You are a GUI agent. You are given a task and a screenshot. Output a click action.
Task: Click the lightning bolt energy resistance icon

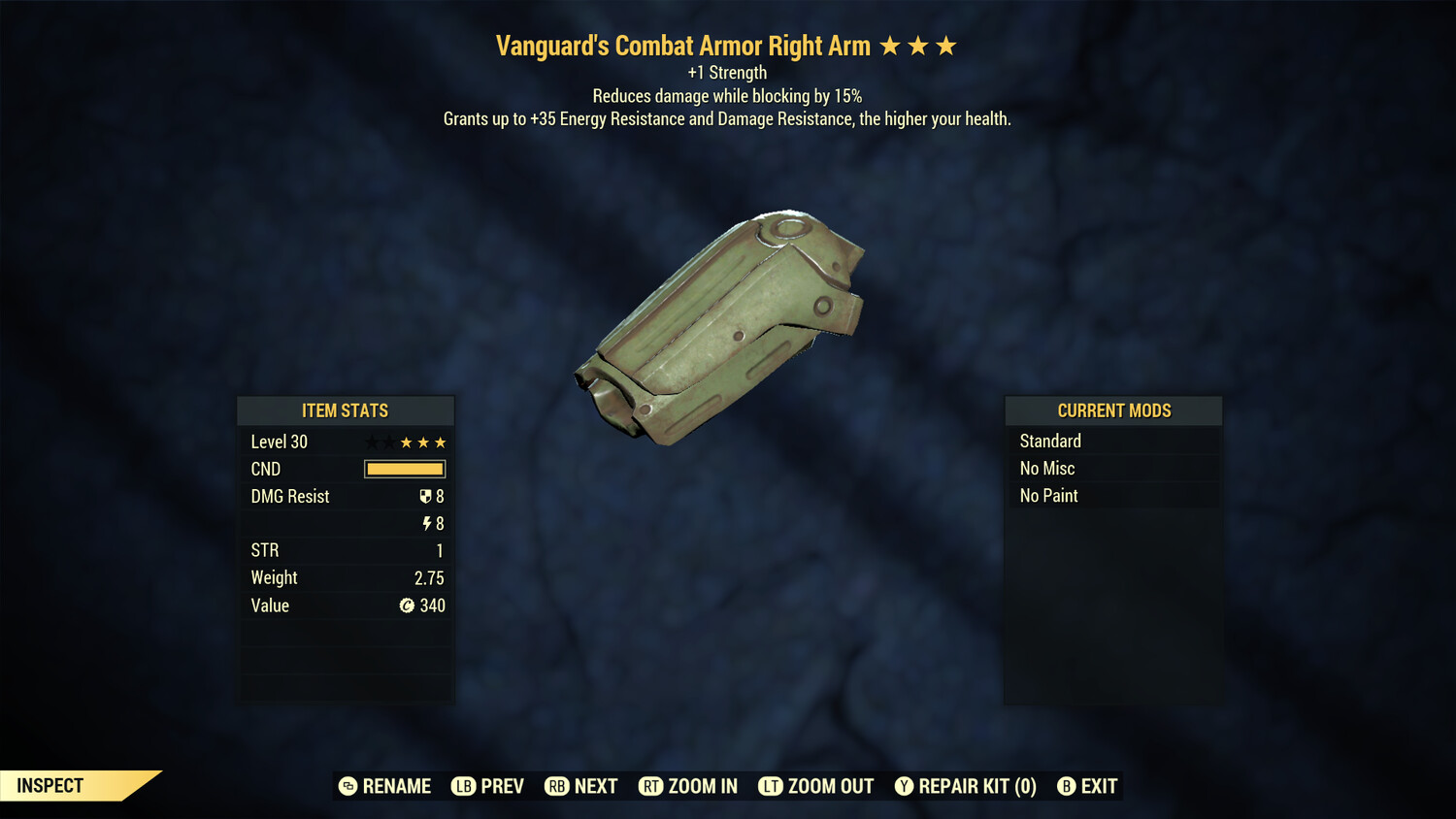coord(427,523)
